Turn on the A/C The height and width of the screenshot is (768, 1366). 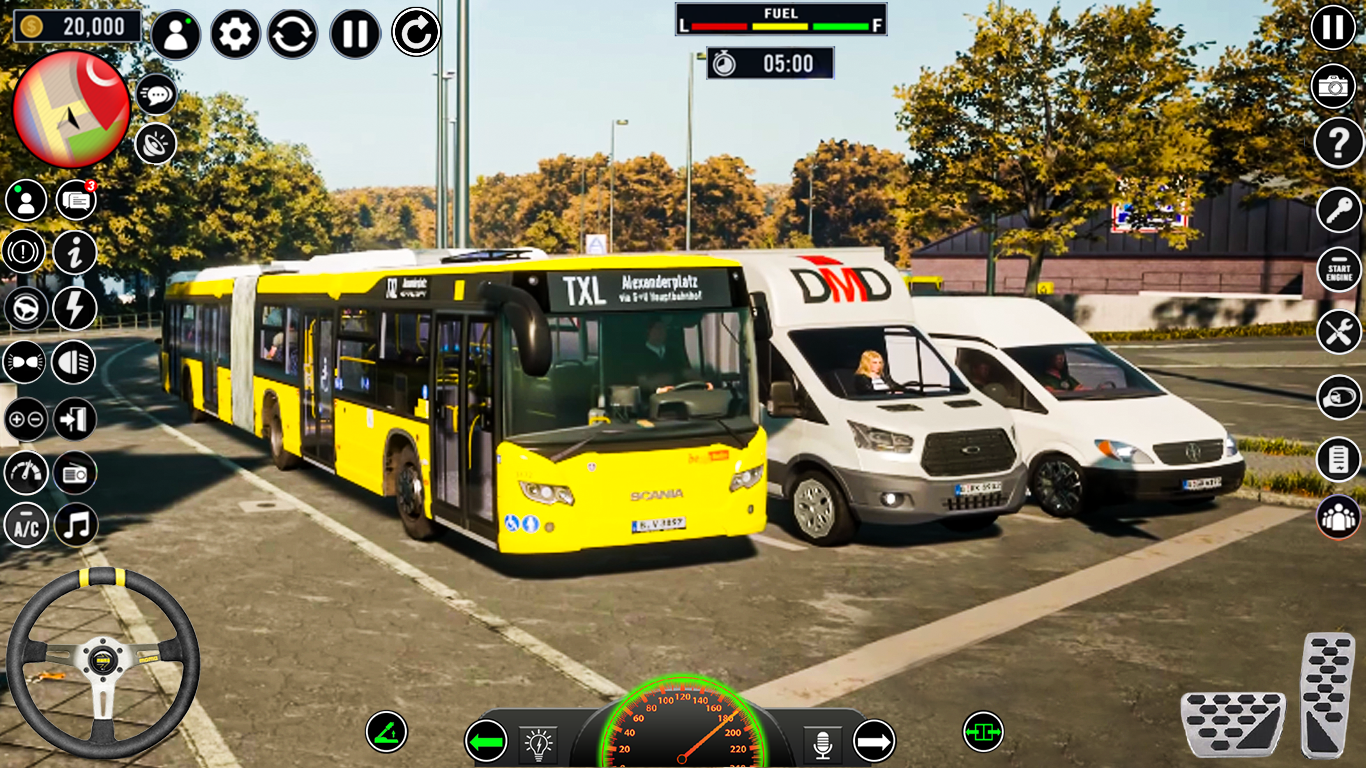tap(26, 526)
